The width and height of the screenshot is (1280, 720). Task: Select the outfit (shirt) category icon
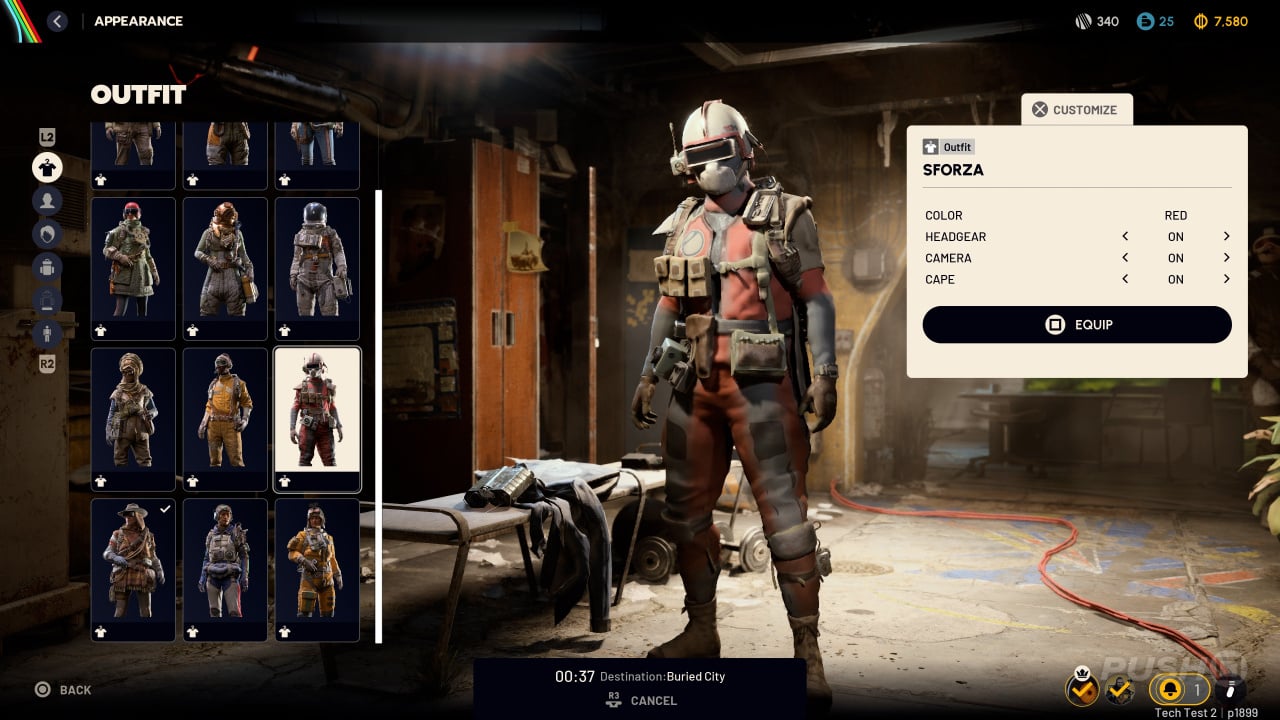click(47, 167)
